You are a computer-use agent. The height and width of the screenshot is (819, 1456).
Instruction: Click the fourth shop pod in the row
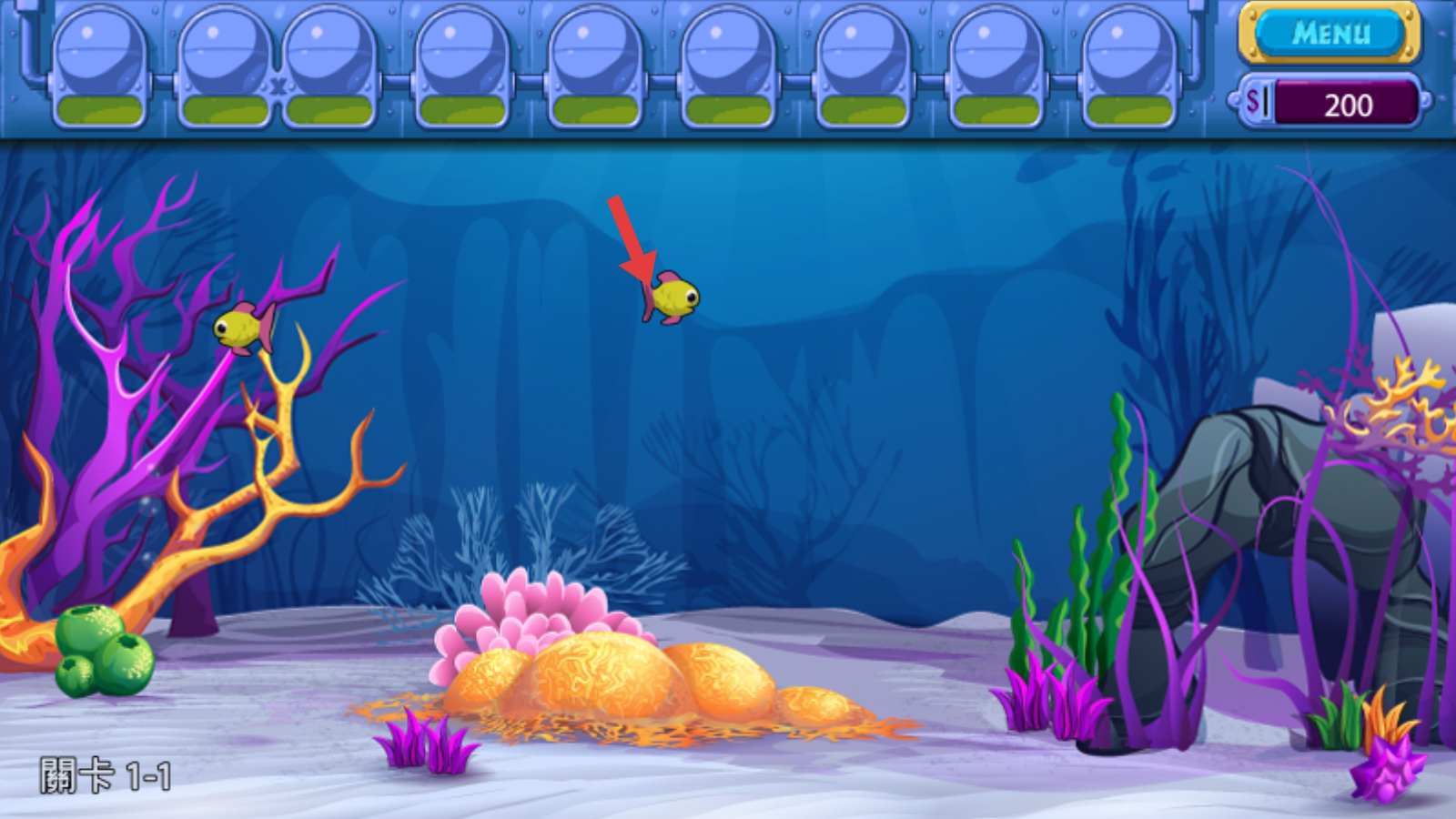coord(460,64)
